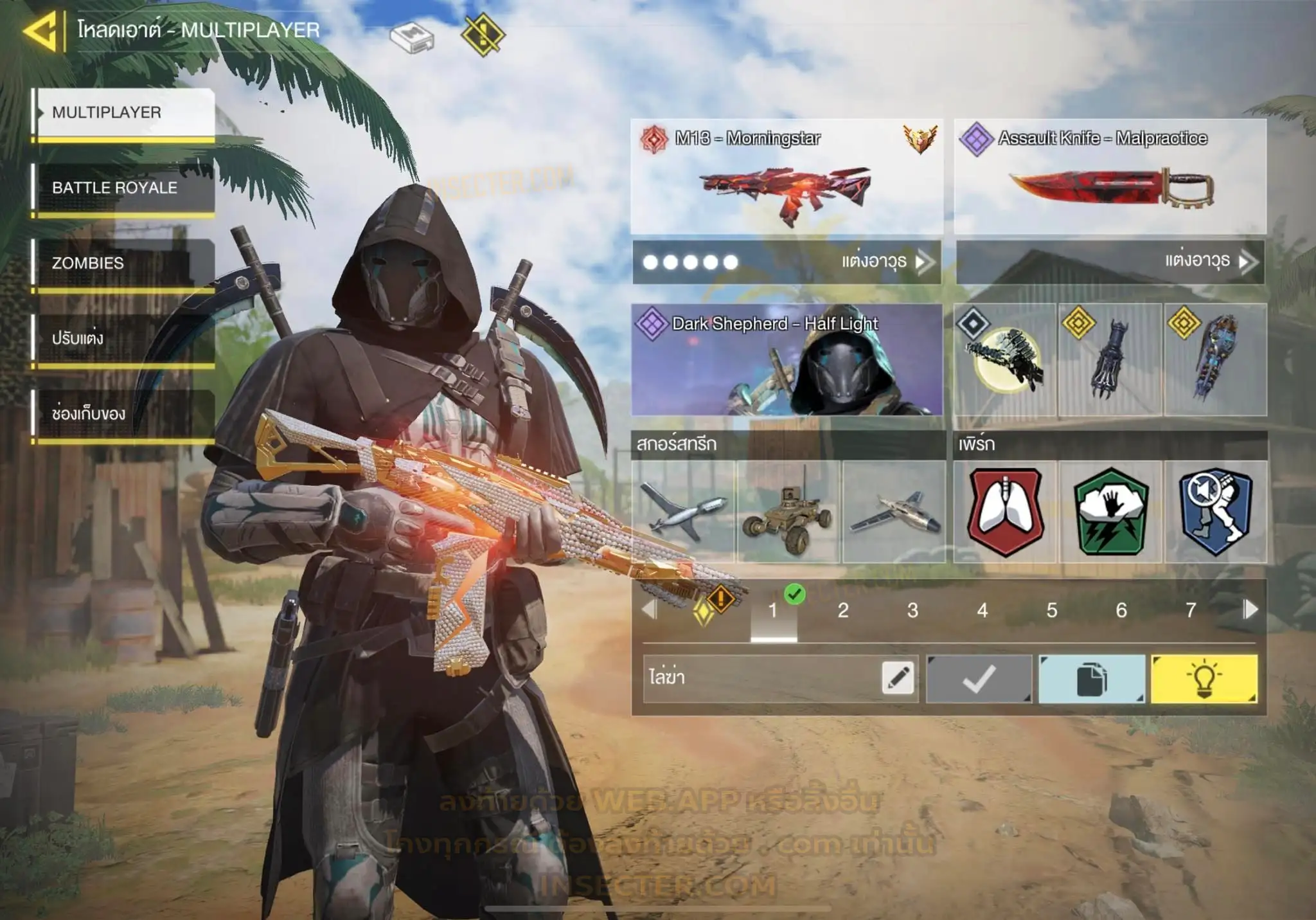Go back with the yellow arrow
This screenshot has width=1316, height=920.
click(x=40, y=30)
